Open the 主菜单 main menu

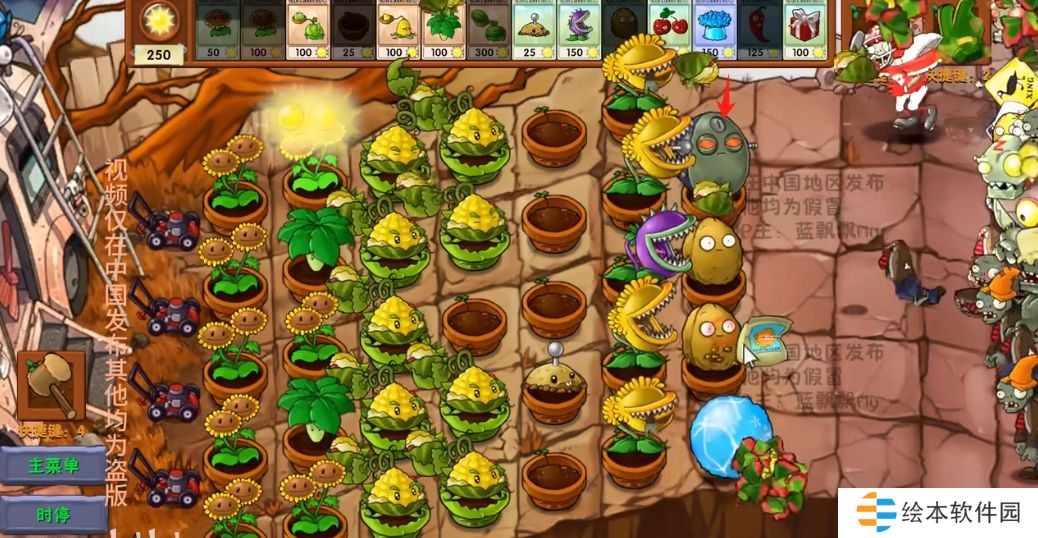[53, 466]
